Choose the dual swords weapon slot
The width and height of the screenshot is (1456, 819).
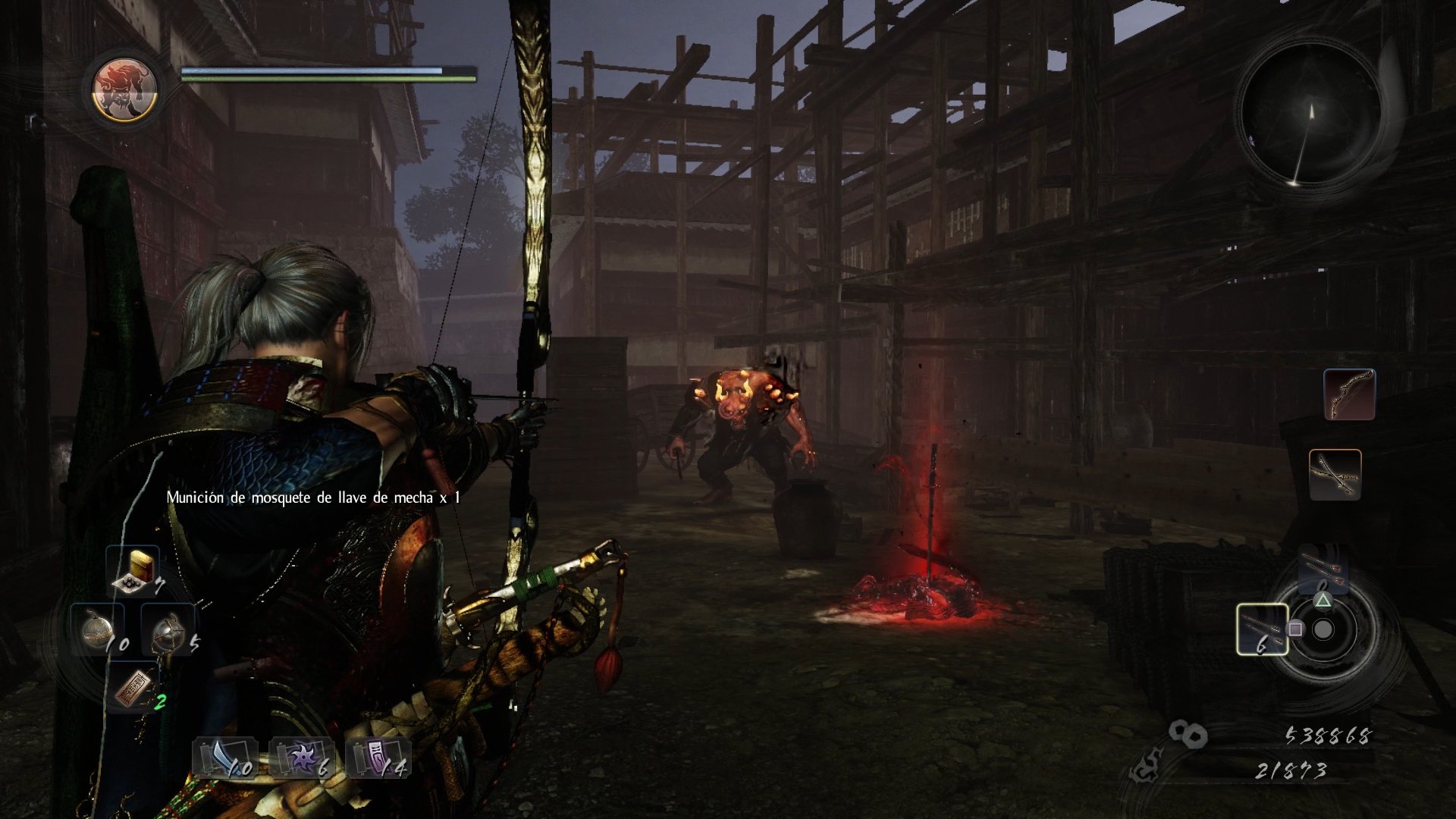1335,474
